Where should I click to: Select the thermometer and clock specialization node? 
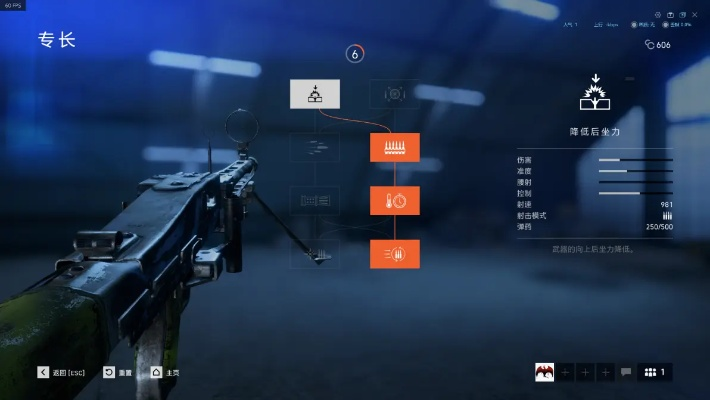point(394,200)
